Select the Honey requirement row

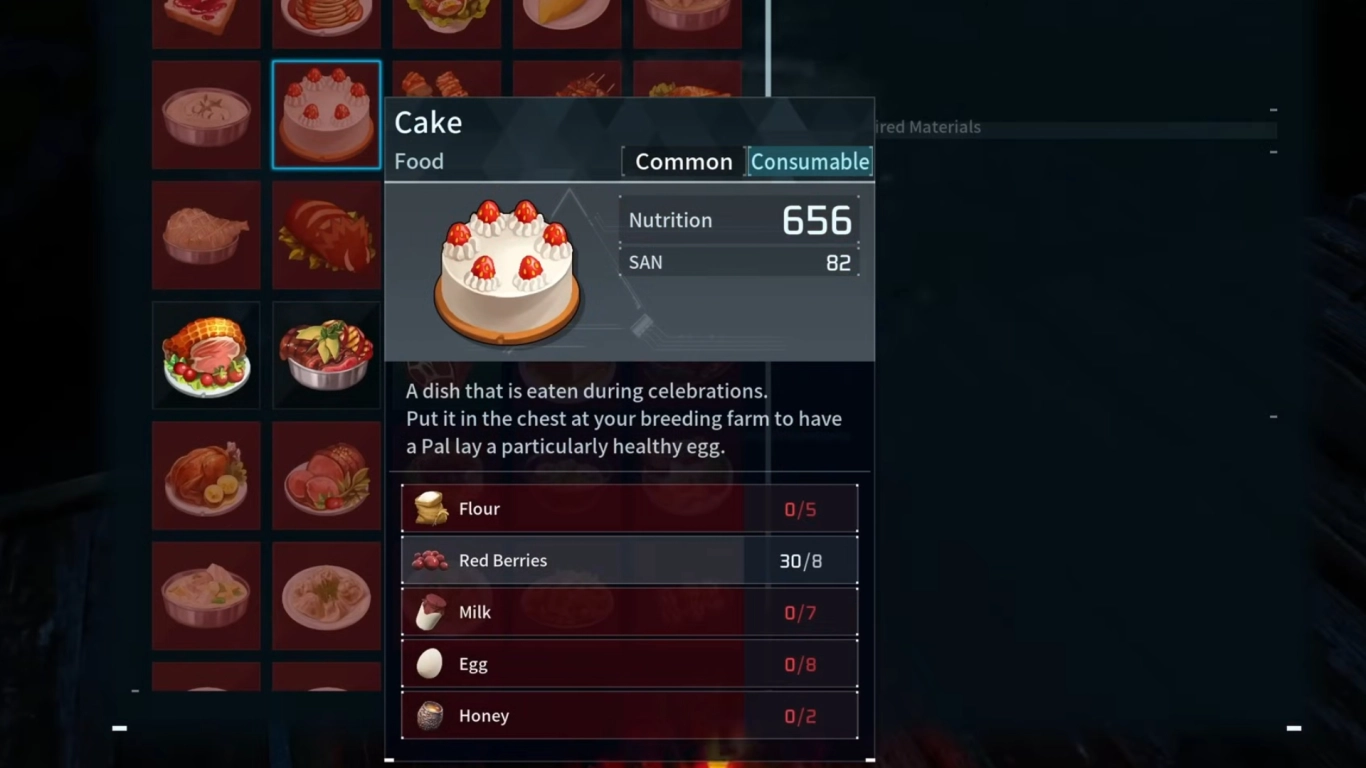click(x=630, y=715)
